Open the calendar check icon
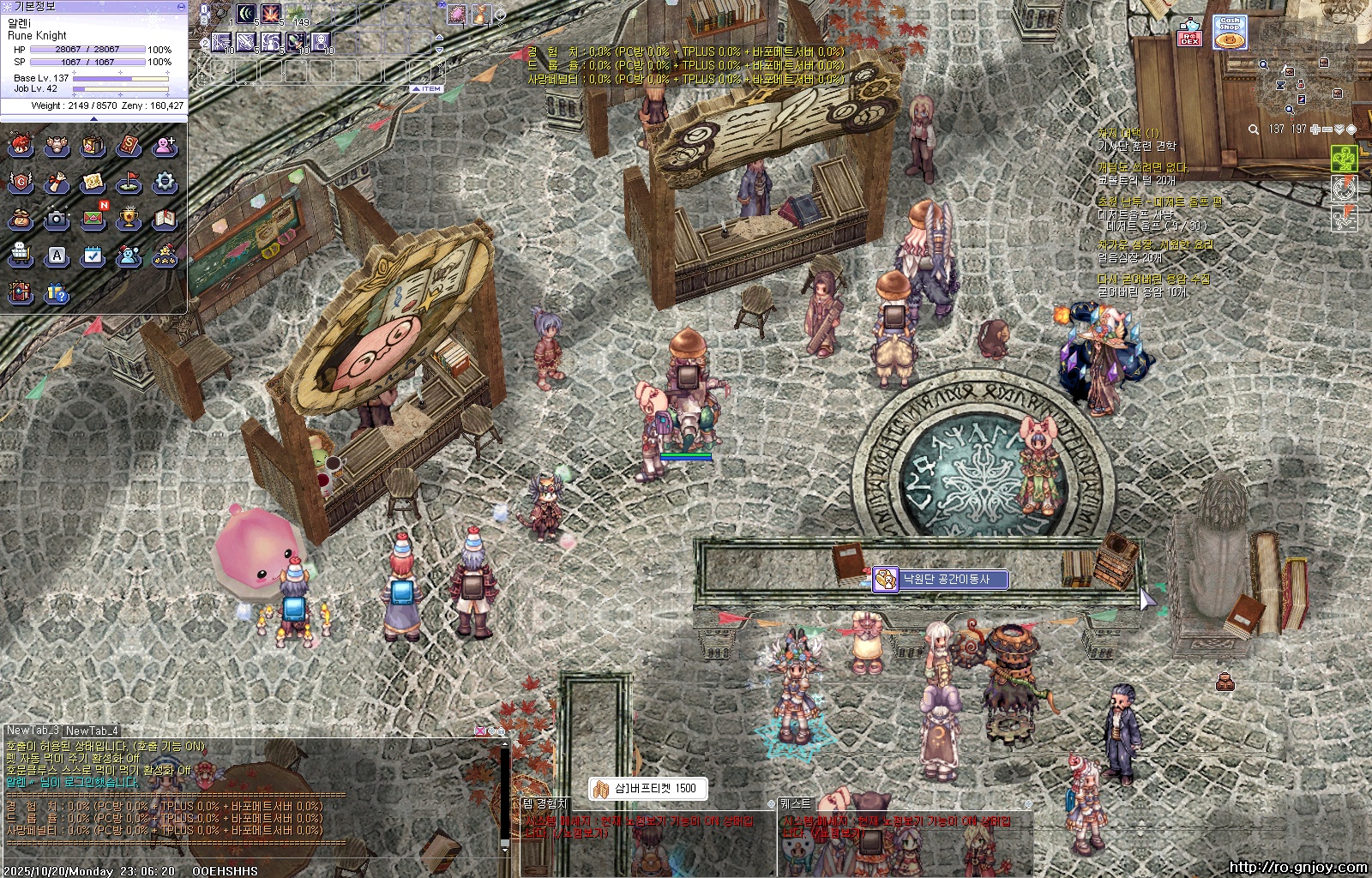This screenshot has width=1372, height=878. coord(93,256)
